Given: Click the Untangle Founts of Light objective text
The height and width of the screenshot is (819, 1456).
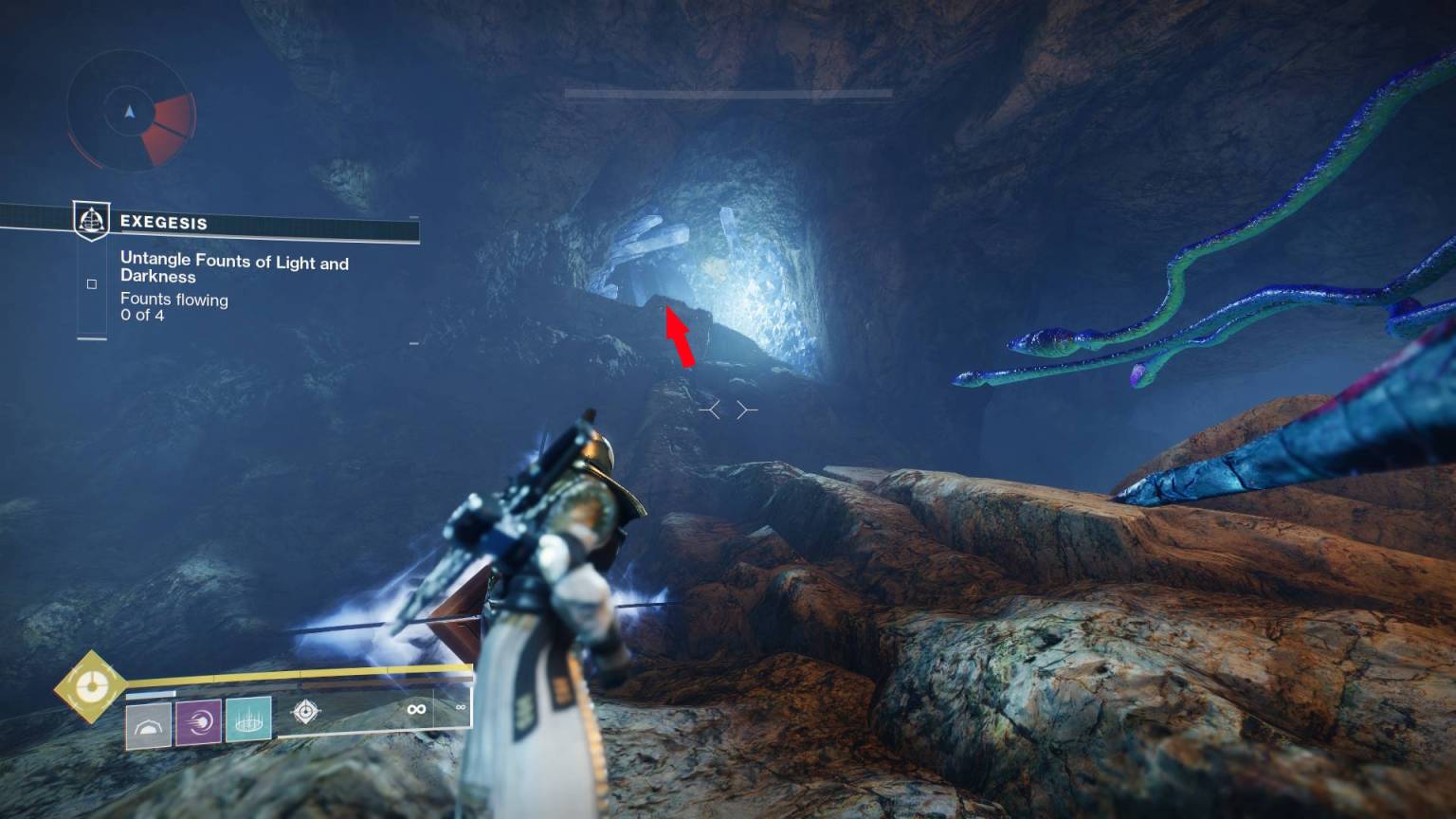Looking at the screenshot, I should (x=235, y=263).
